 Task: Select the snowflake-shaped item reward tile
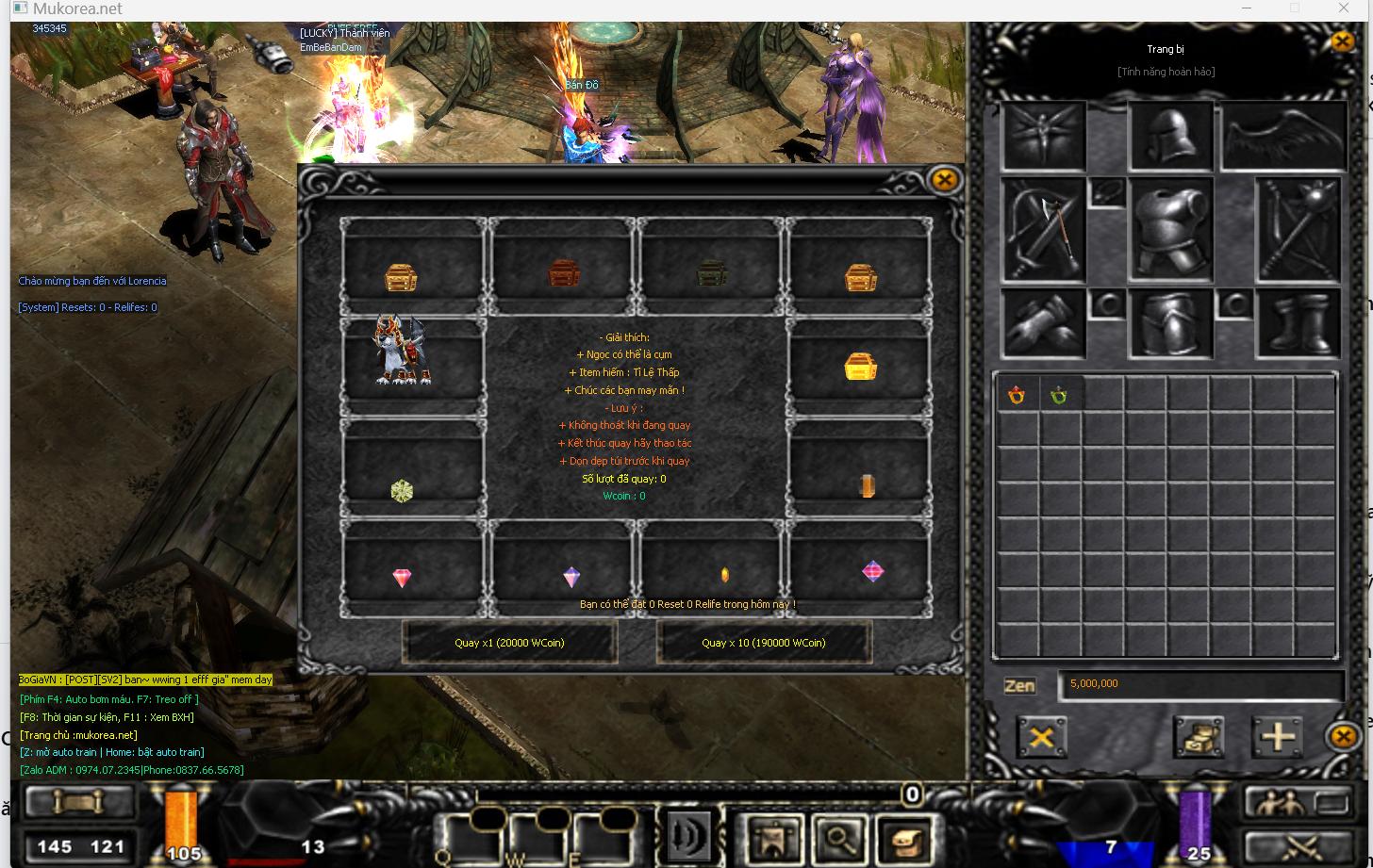pos(402,490)
